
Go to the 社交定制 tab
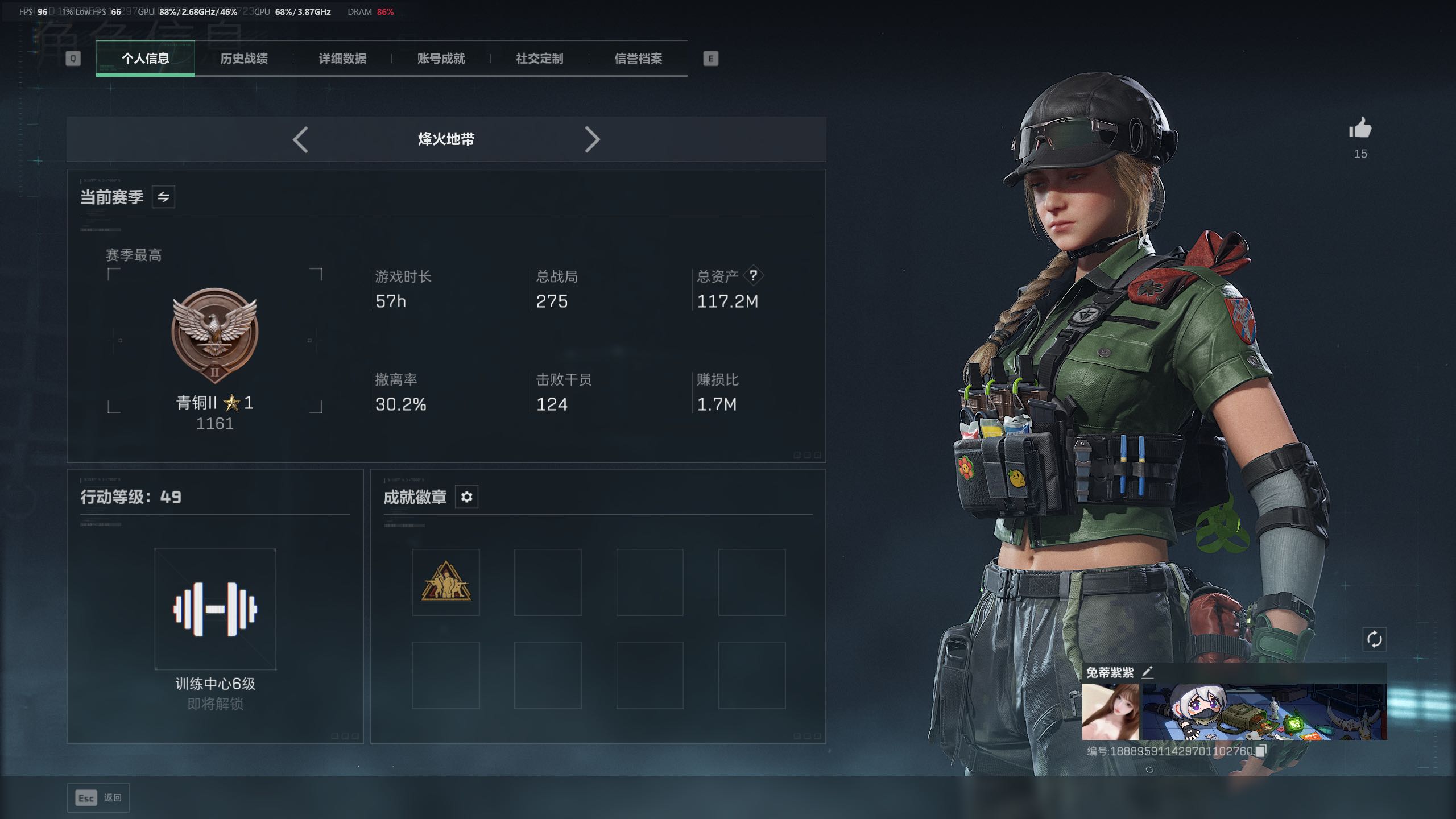[539, 59]
